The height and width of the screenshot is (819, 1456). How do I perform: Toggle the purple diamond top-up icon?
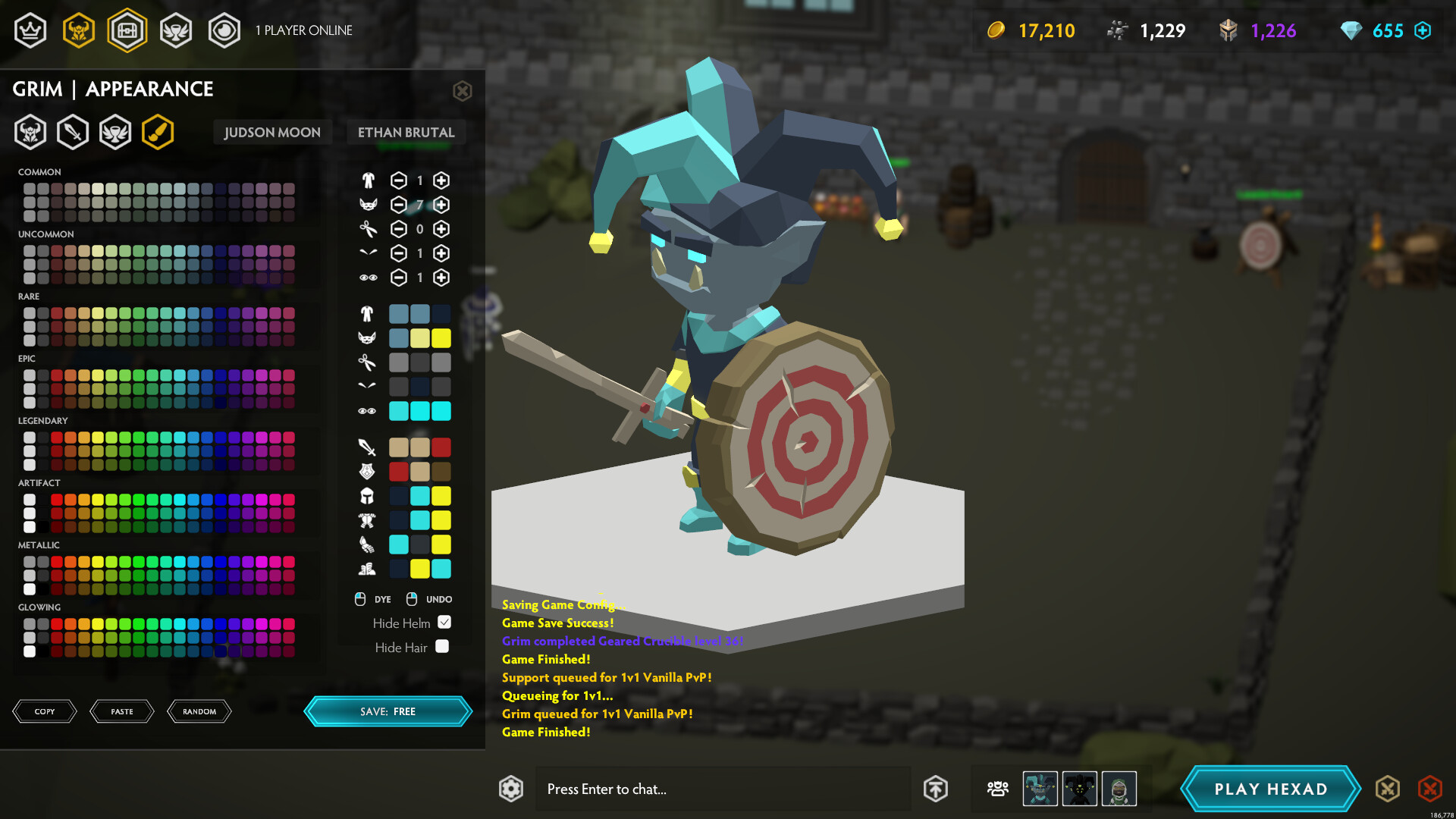[1423, 30]
